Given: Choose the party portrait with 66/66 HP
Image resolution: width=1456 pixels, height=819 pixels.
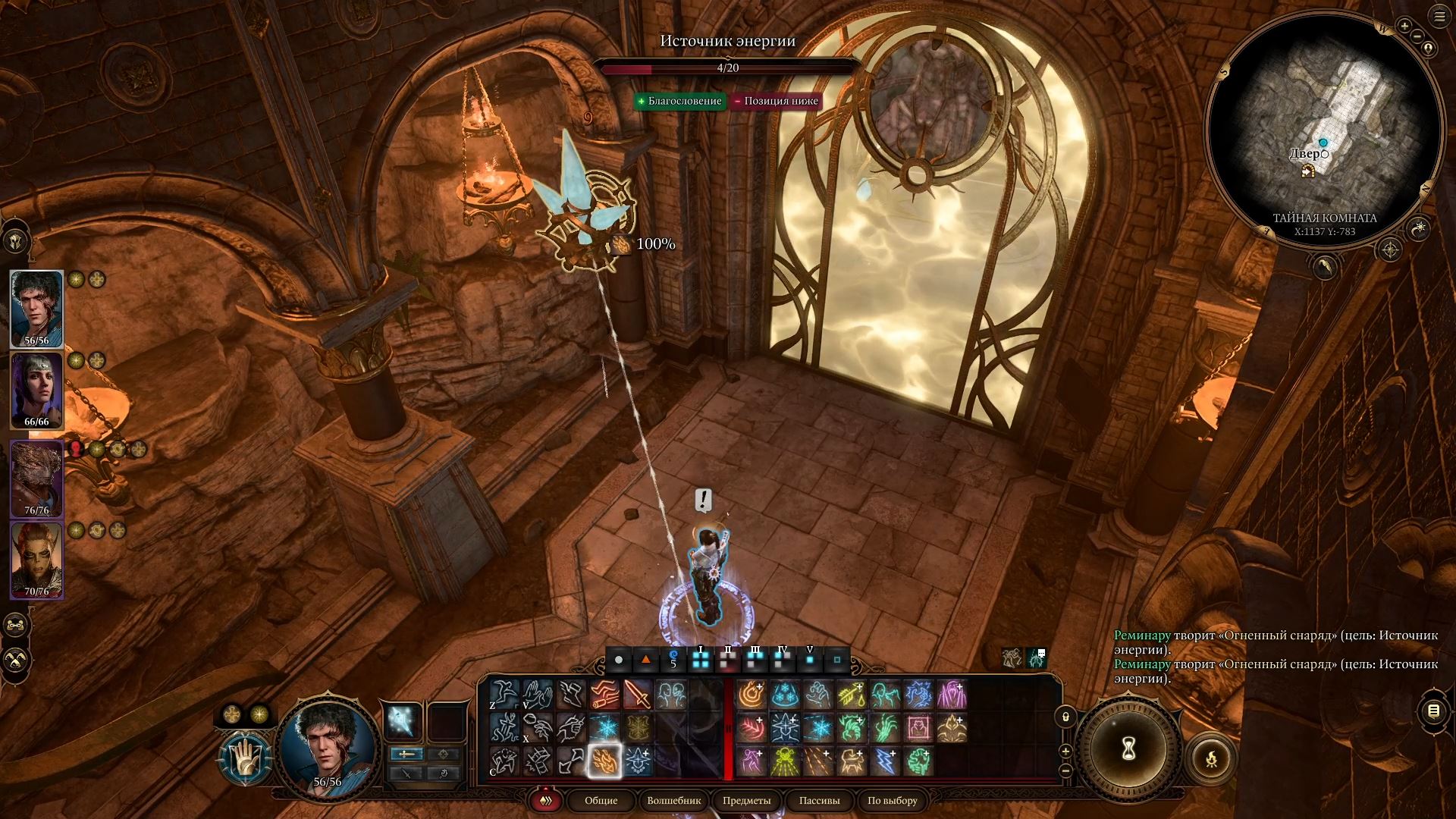Looking at the screenshot, I should click(x=36, y=390).
